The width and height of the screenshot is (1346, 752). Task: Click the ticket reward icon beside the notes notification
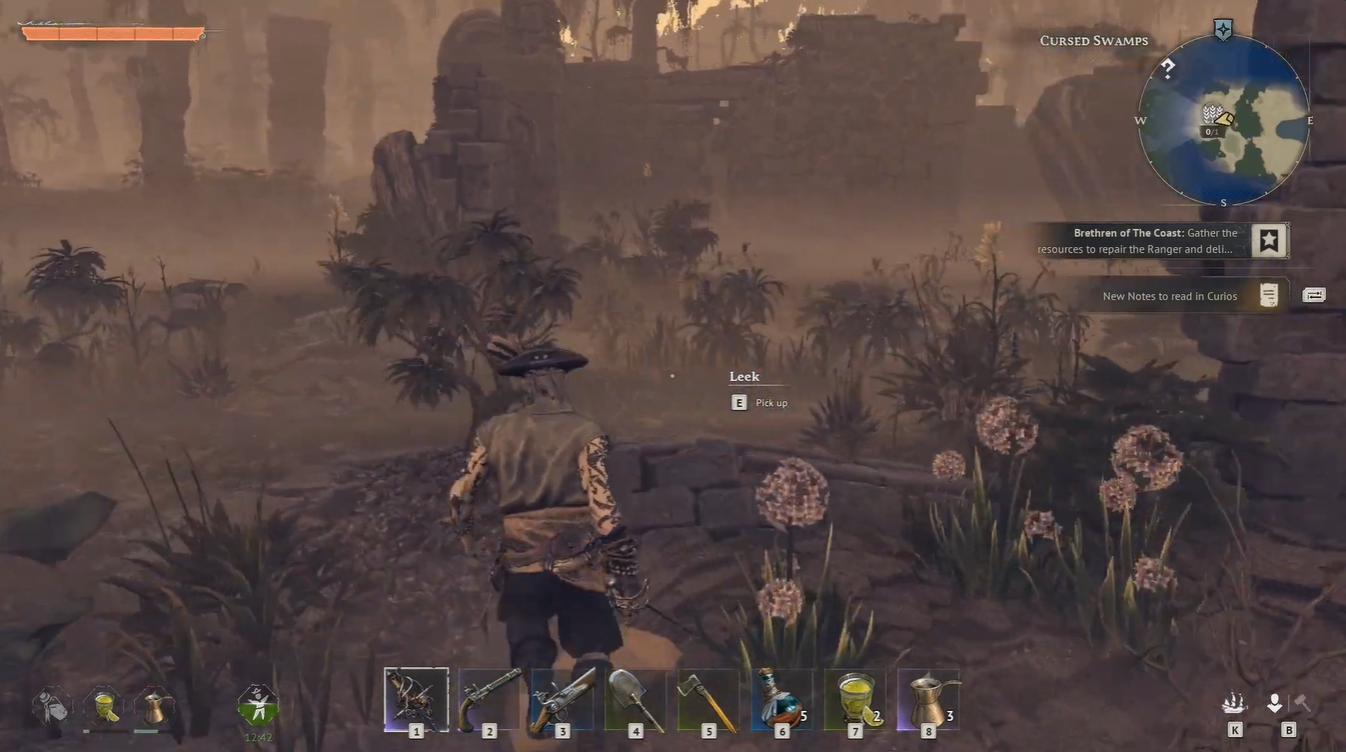coord(1313,293)
